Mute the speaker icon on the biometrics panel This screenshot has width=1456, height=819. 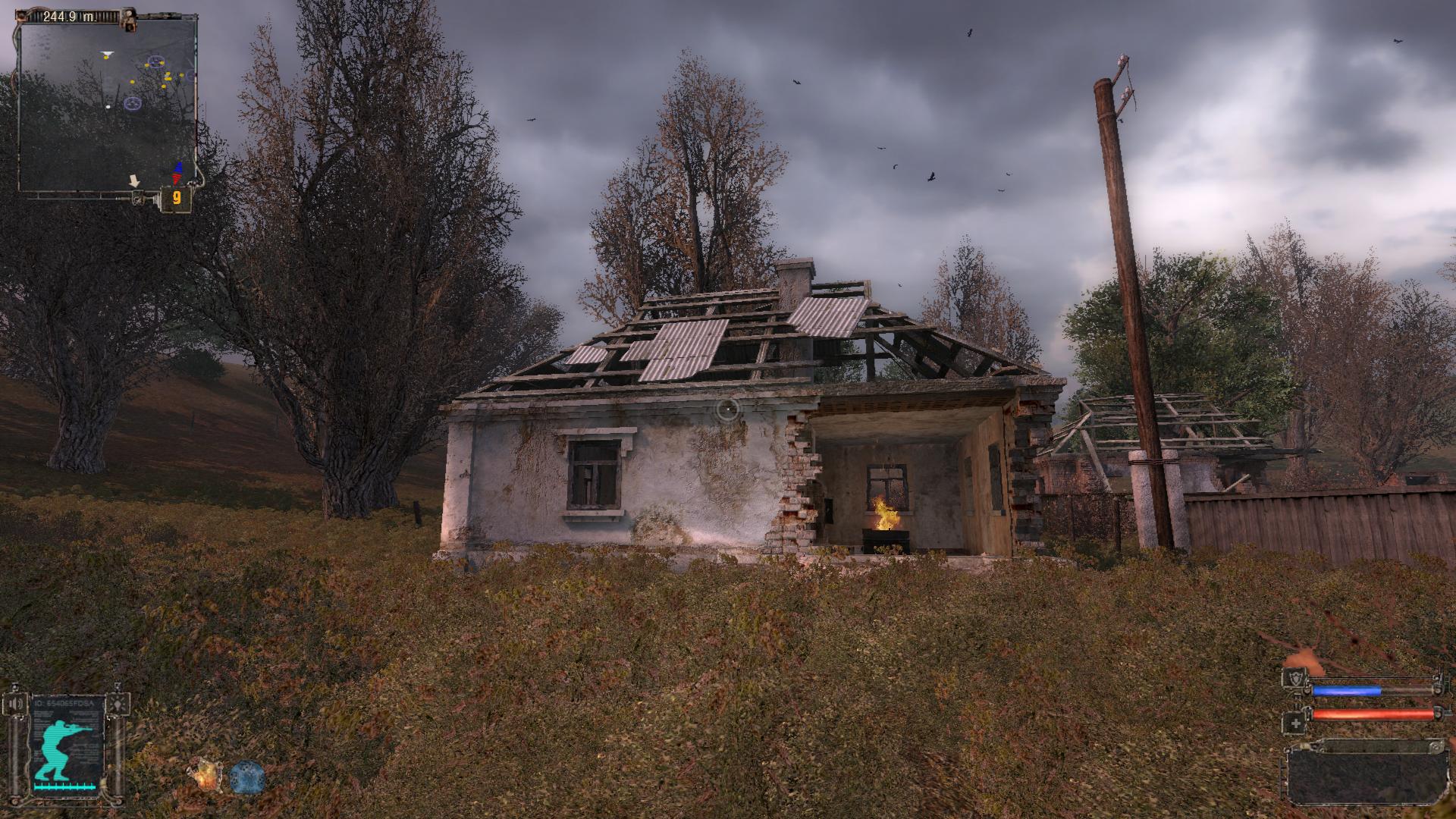pos(15,703)
